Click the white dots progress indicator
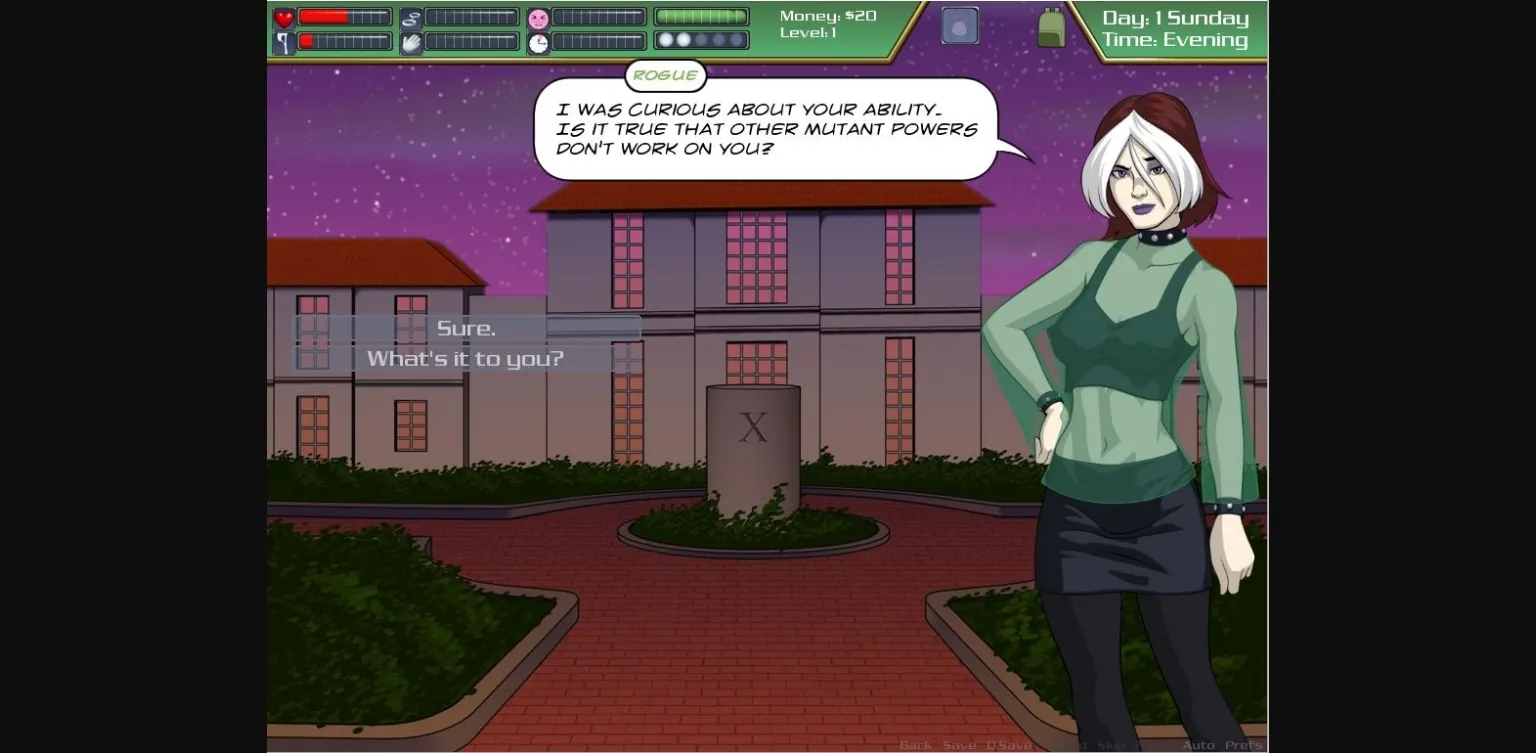The height and width of the screenshot is (753, 1536). pos(700,40)
